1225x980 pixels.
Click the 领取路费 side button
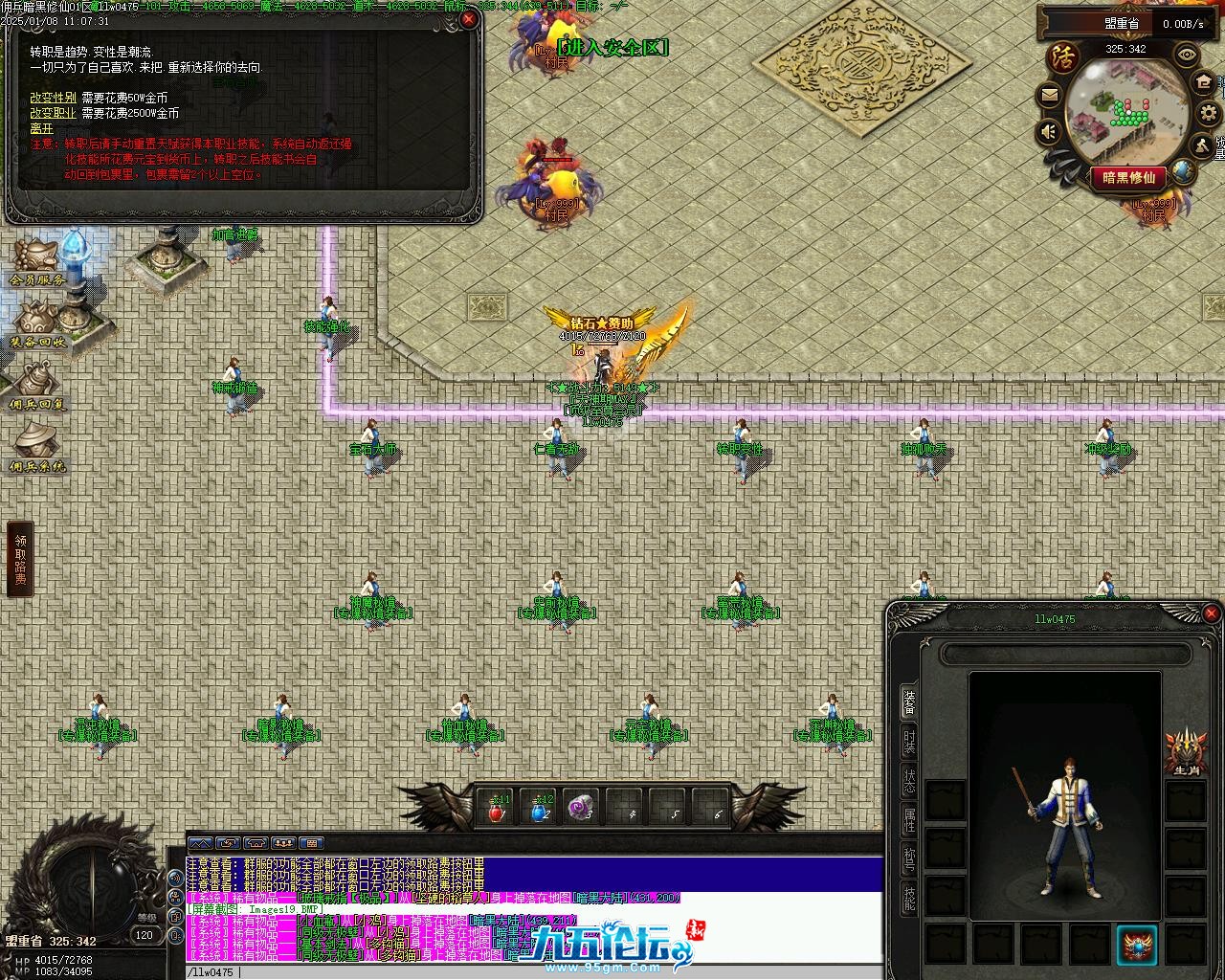click(x=20, y=559)
